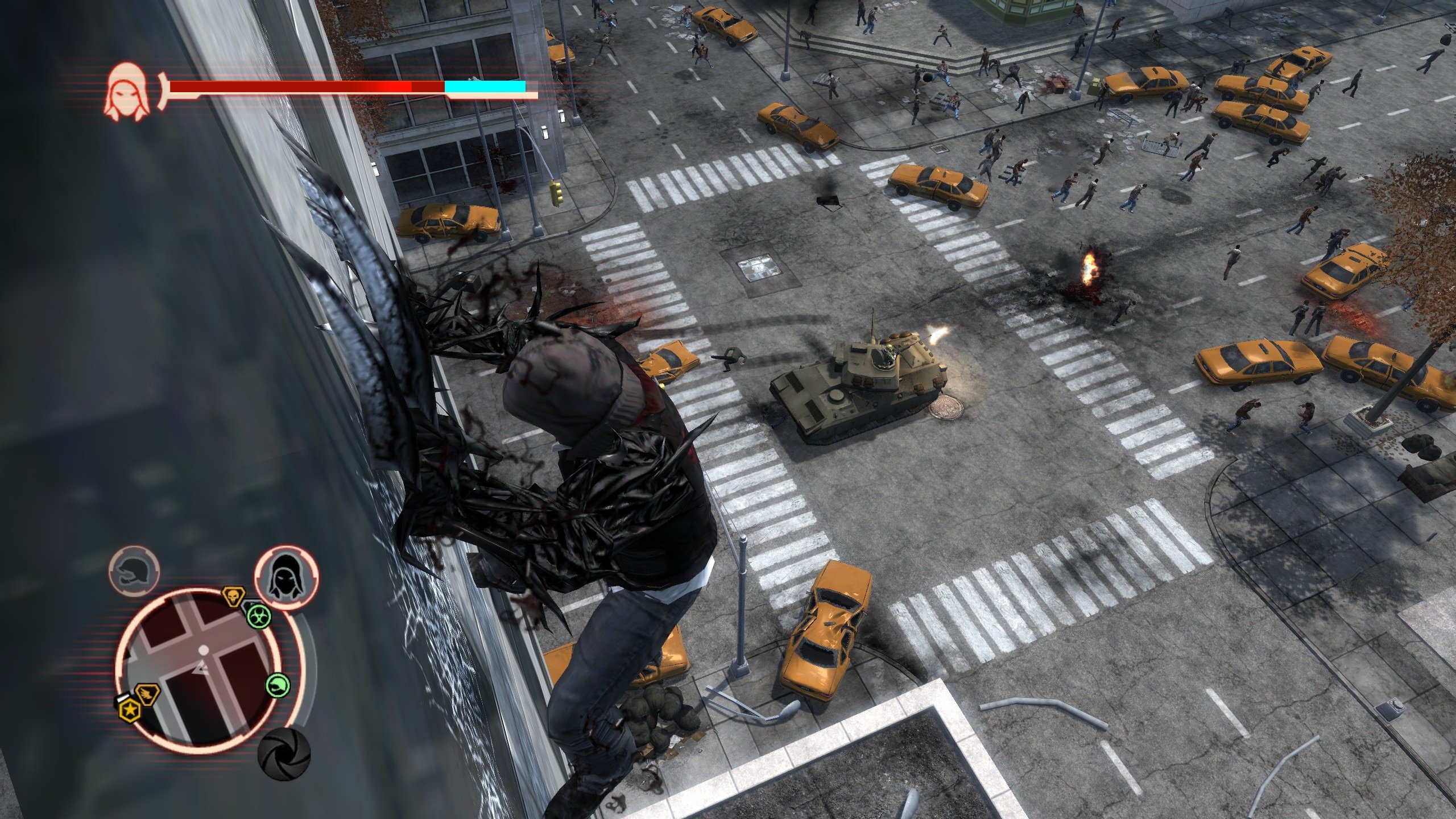The image size is (1456, 819).
Task: Click the circular street minimap
Action: click(x=202, y=665)
